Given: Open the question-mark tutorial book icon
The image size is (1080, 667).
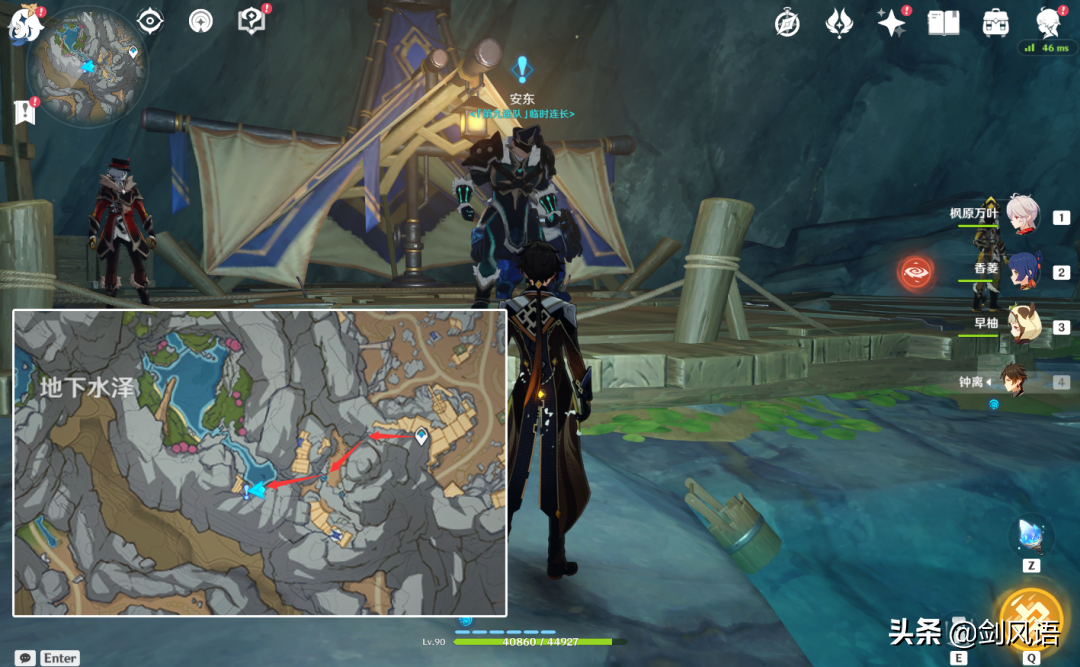Looking at the screenshot, I should coord(251,20).
